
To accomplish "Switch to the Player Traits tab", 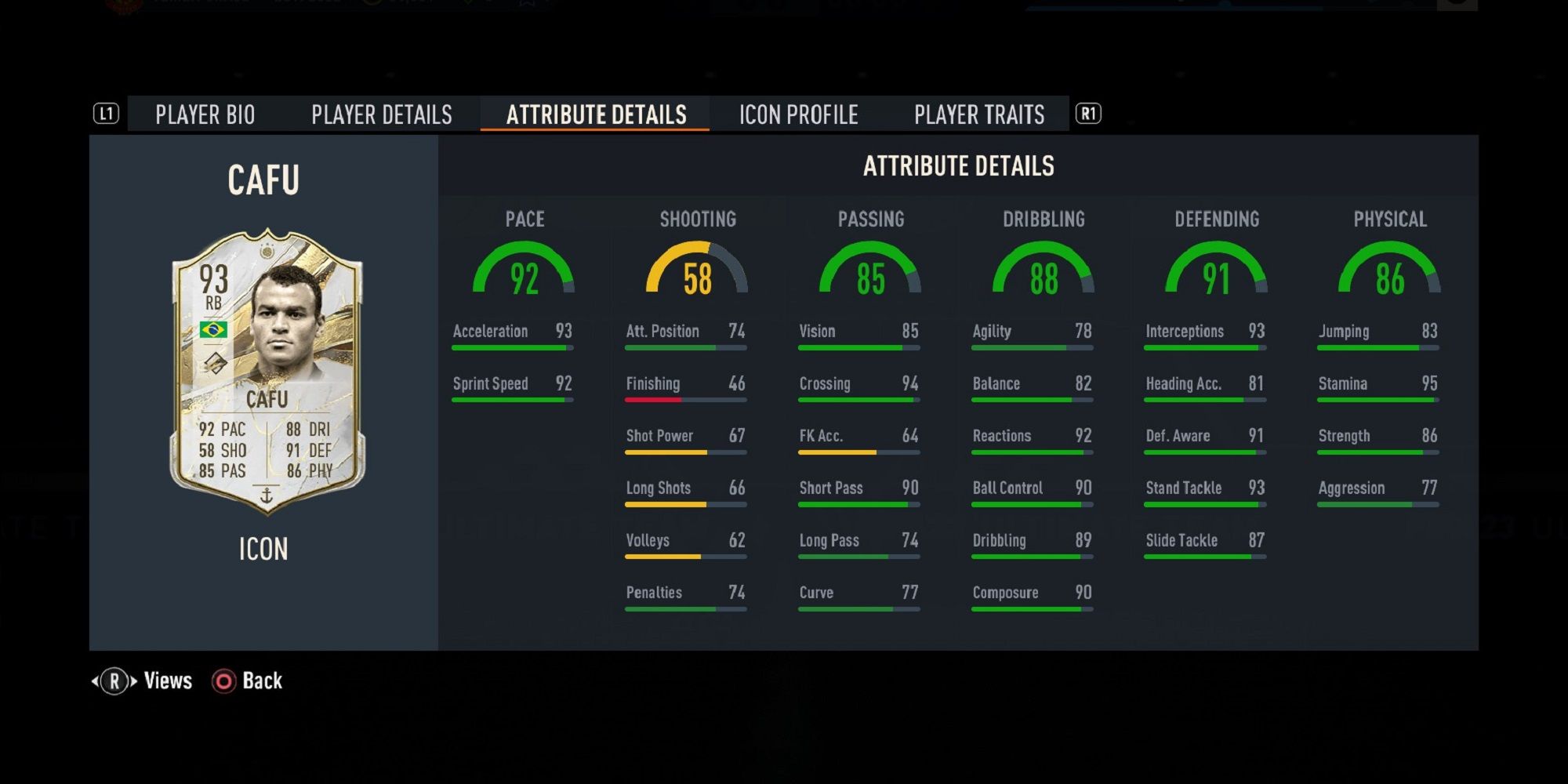I will (978, 114).
